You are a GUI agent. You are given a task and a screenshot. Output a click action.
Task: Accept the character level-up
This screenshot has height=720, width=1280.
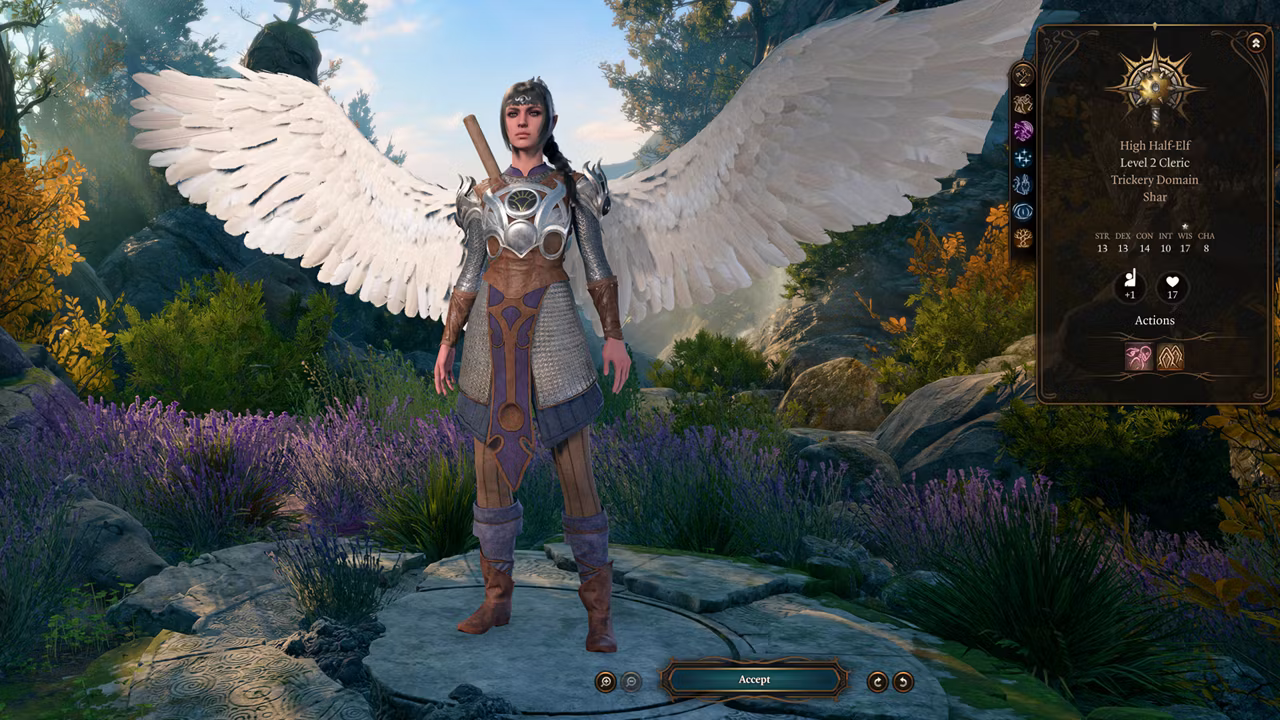[754, 680]
